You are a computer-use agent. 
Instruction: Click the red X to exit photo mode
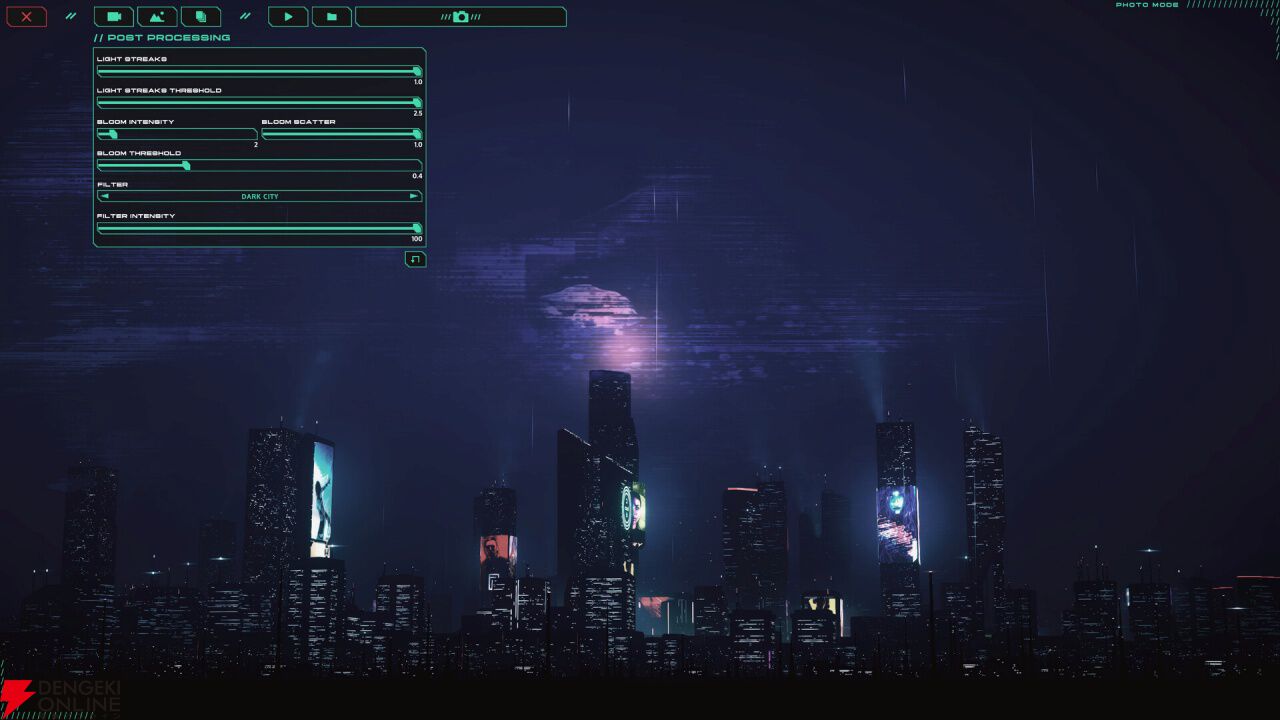tap(26, 16)
